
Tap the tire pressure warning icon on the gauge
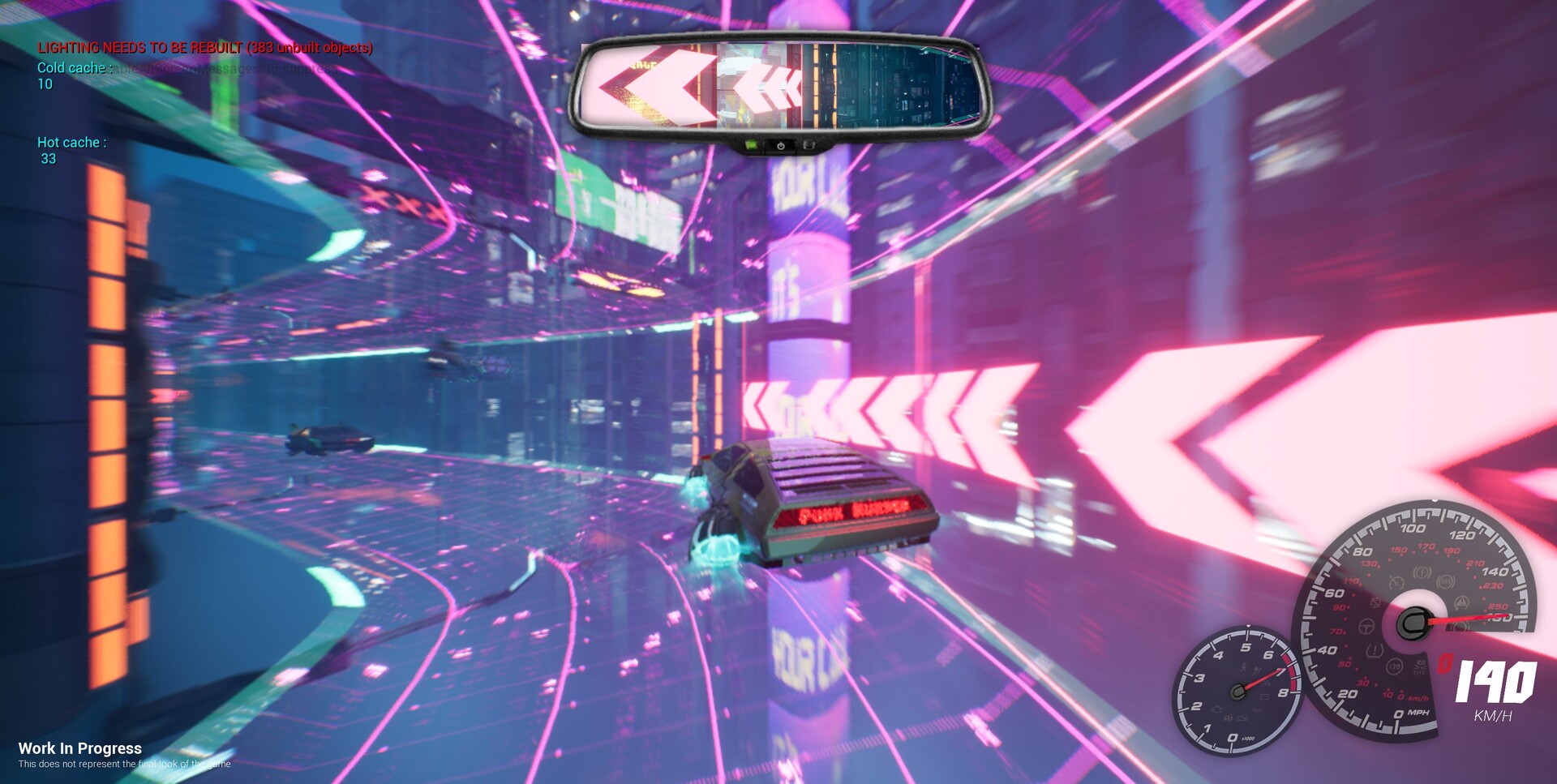click(x=1375, y=649)
